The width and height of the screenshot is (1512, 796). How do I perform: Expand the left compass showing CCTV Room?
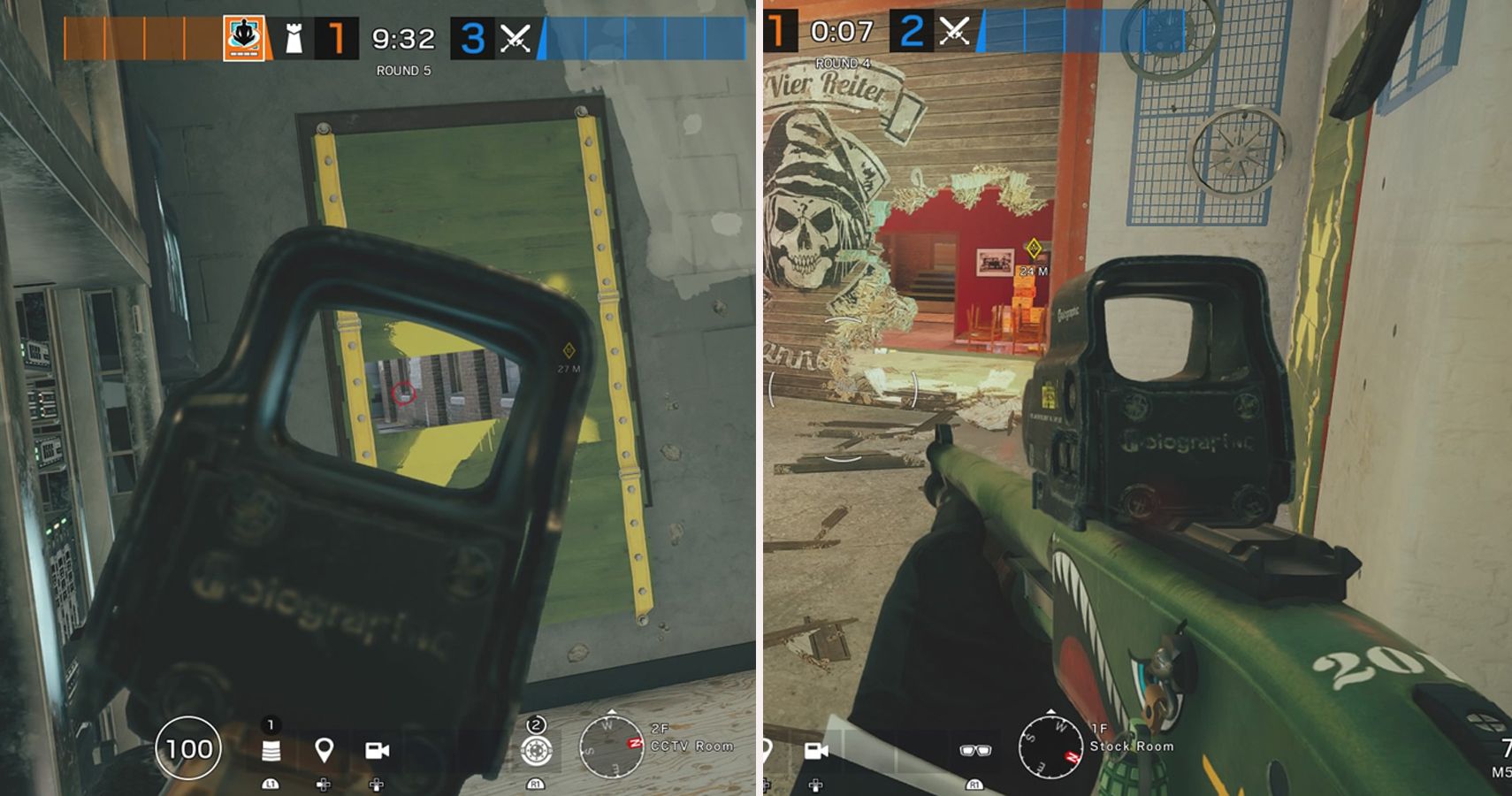point(611,748)
